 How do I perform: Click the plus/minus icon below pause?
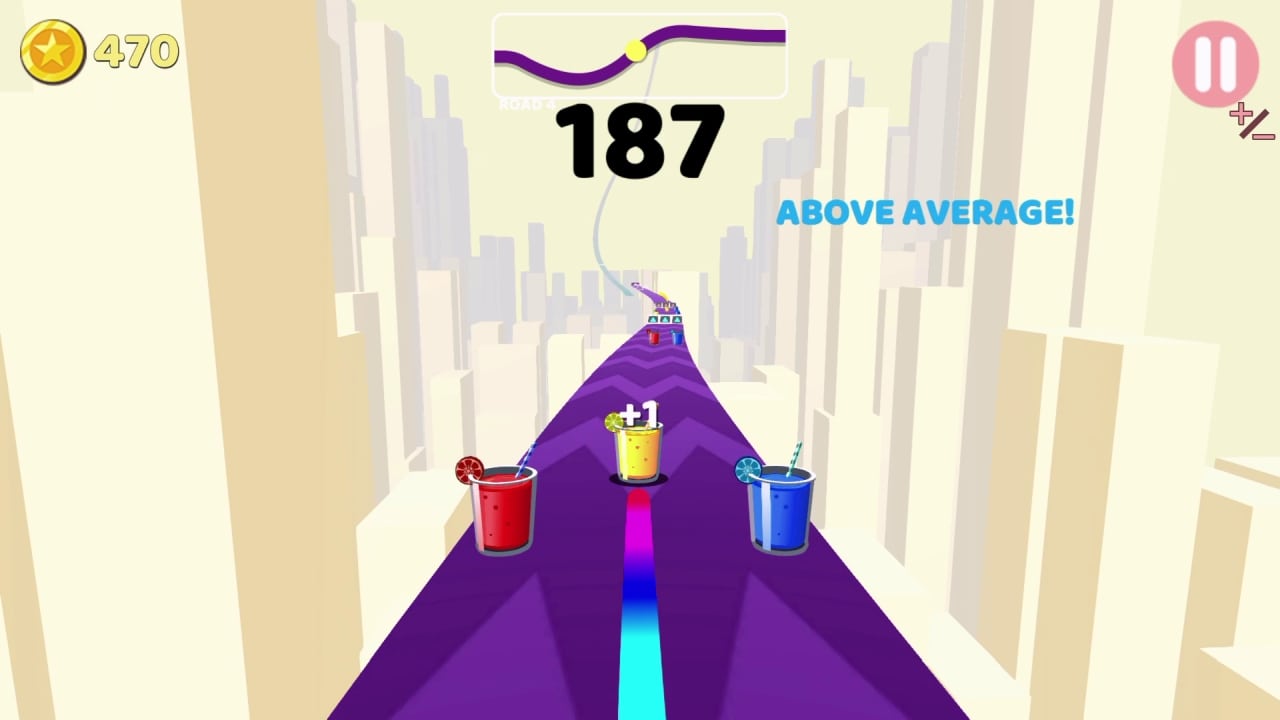pyautogui.click(x=1251, y=123)
